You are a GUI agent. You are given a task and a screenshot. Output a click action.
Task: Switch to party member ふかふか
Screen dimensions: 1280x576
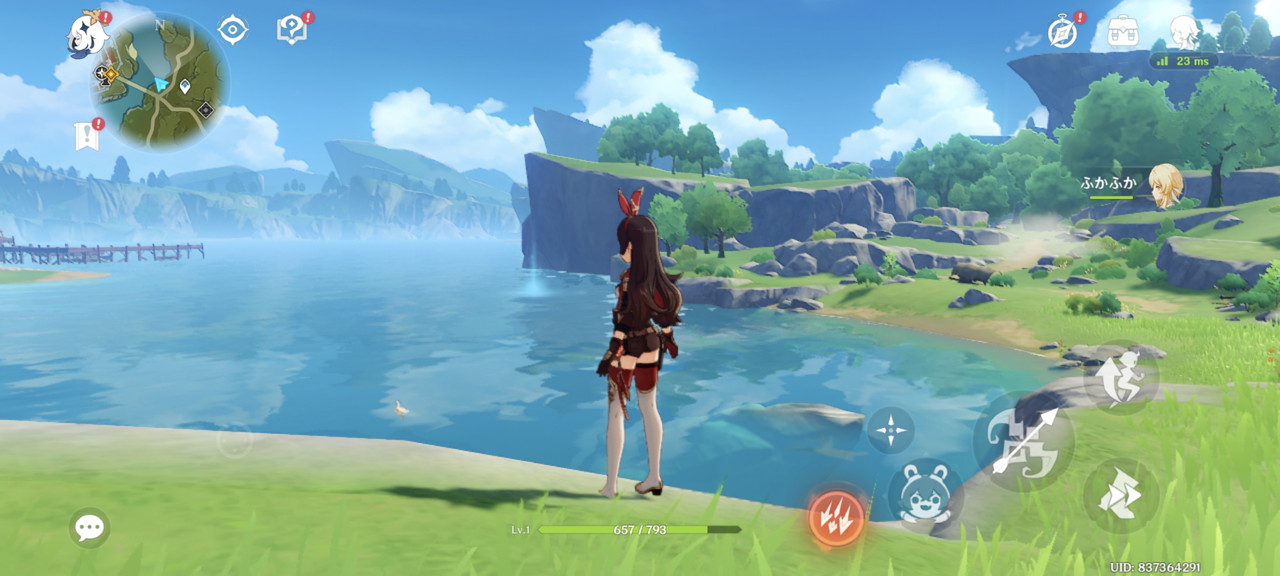pyautogui.click(x=1165, y=185)
